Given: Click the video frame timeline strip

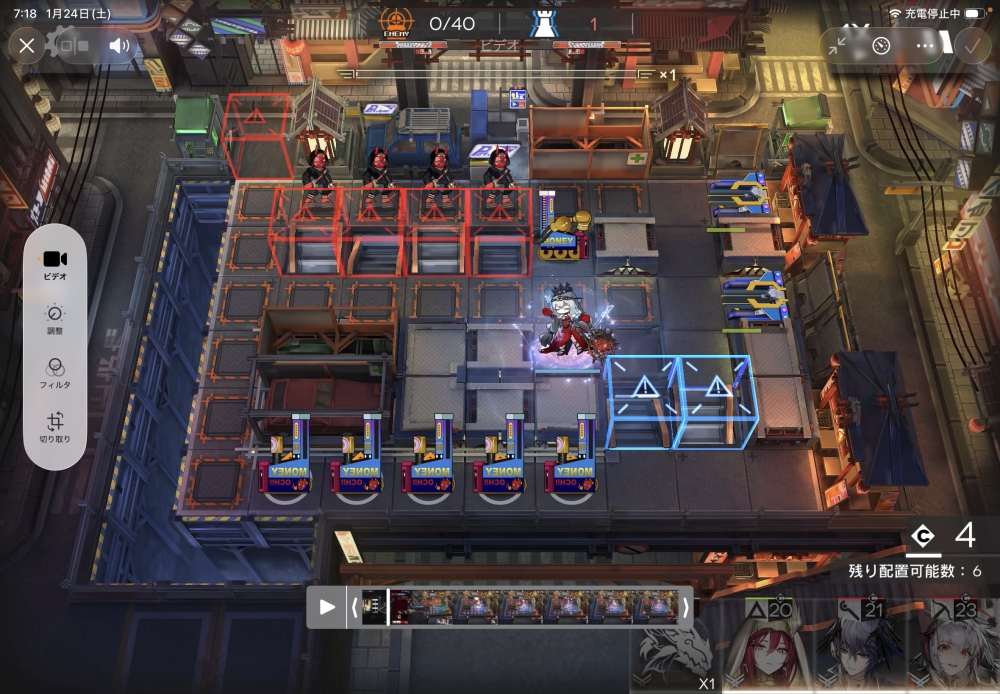Looking at the screenshot, I should (520, 607).
